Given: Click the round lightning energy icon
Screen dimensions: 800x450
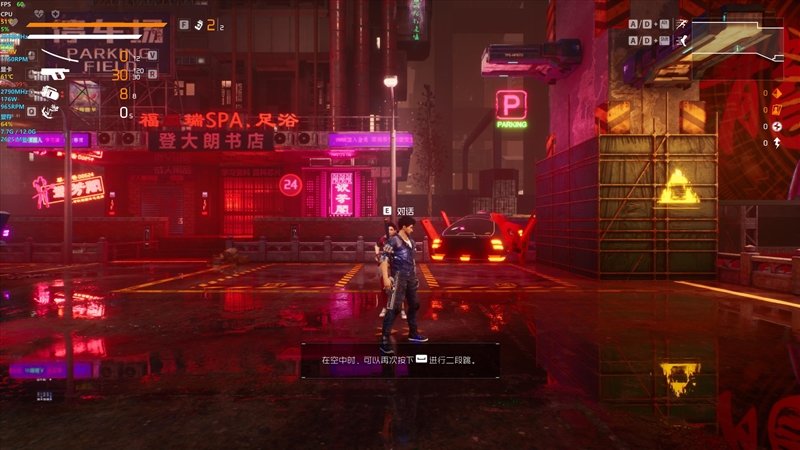Looking at the screenshot, I should click(778, 127).
